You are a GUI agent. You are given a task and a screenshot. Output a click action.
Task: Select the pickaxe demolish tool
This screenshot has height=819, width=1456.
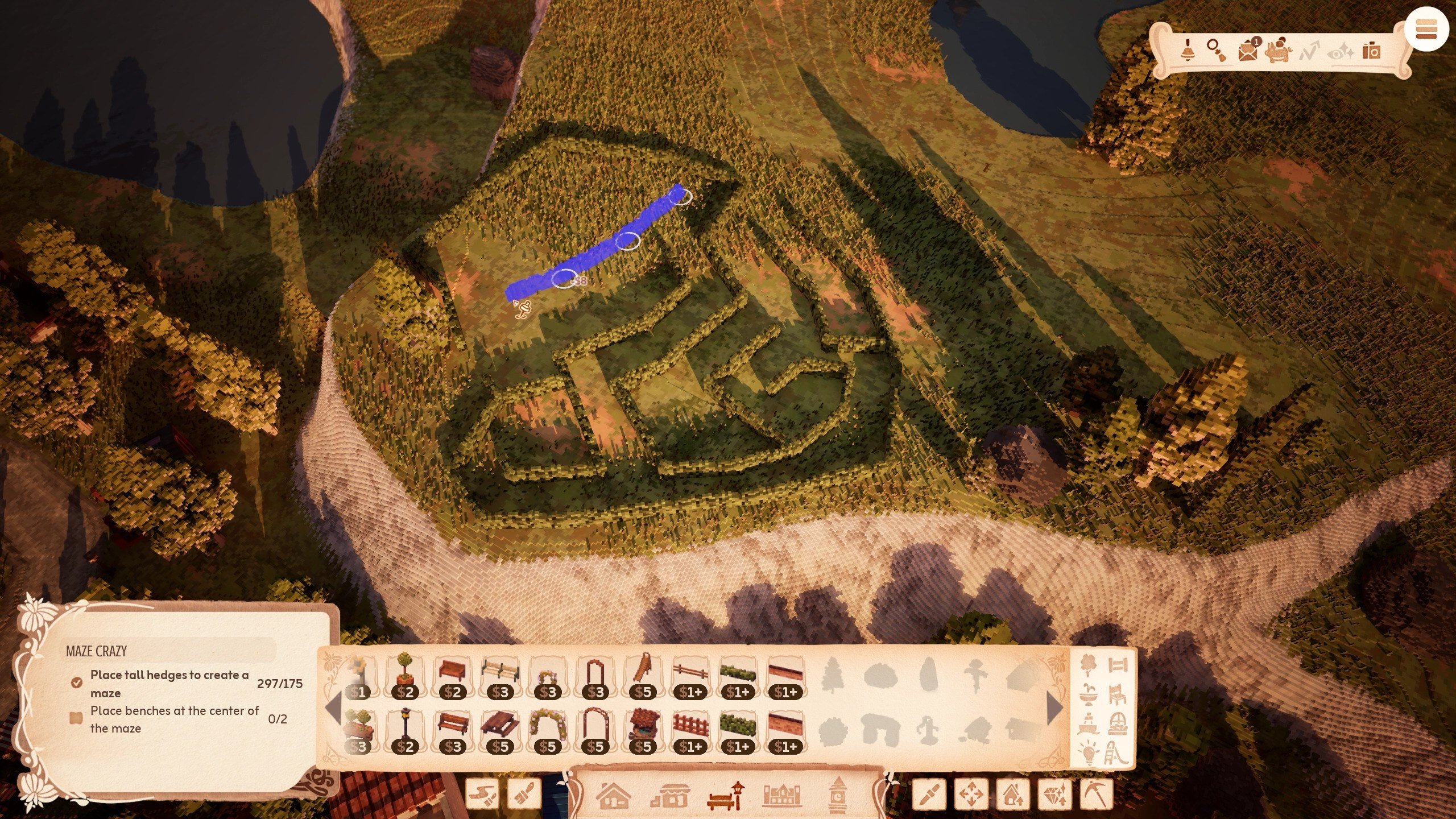pos(1095,794)
